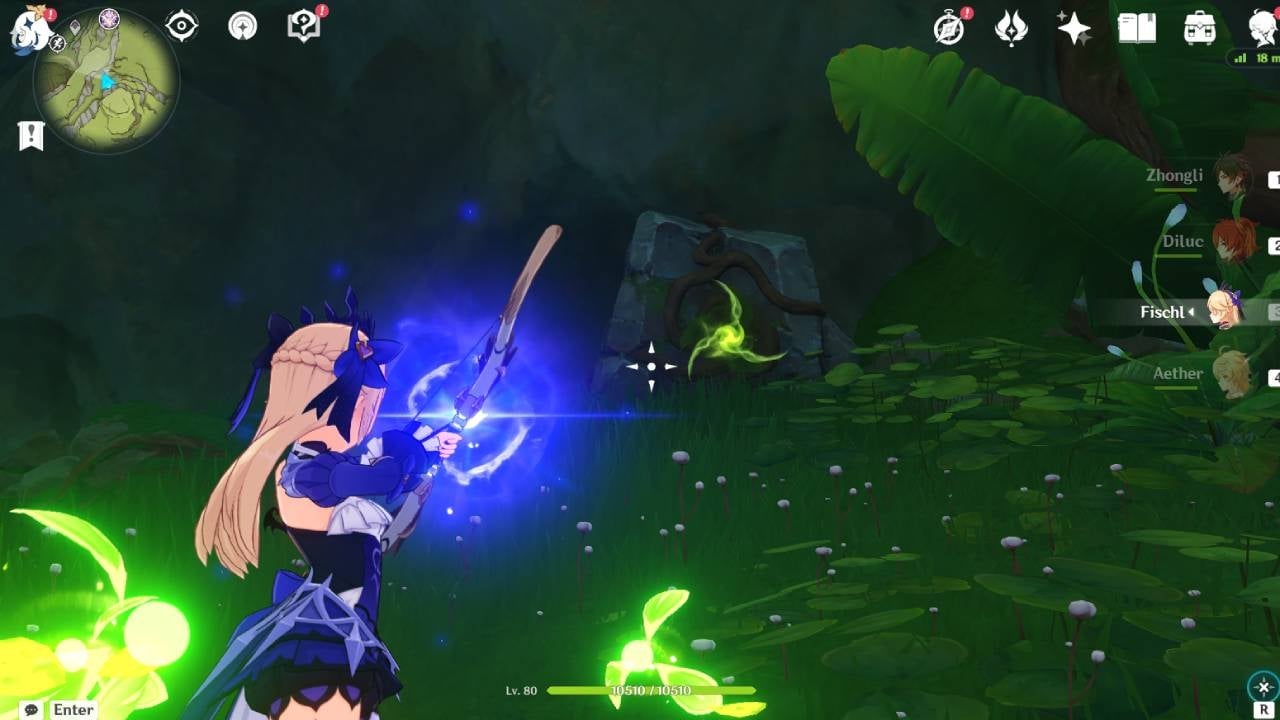Open the Events timer icon

click(947, 29)
